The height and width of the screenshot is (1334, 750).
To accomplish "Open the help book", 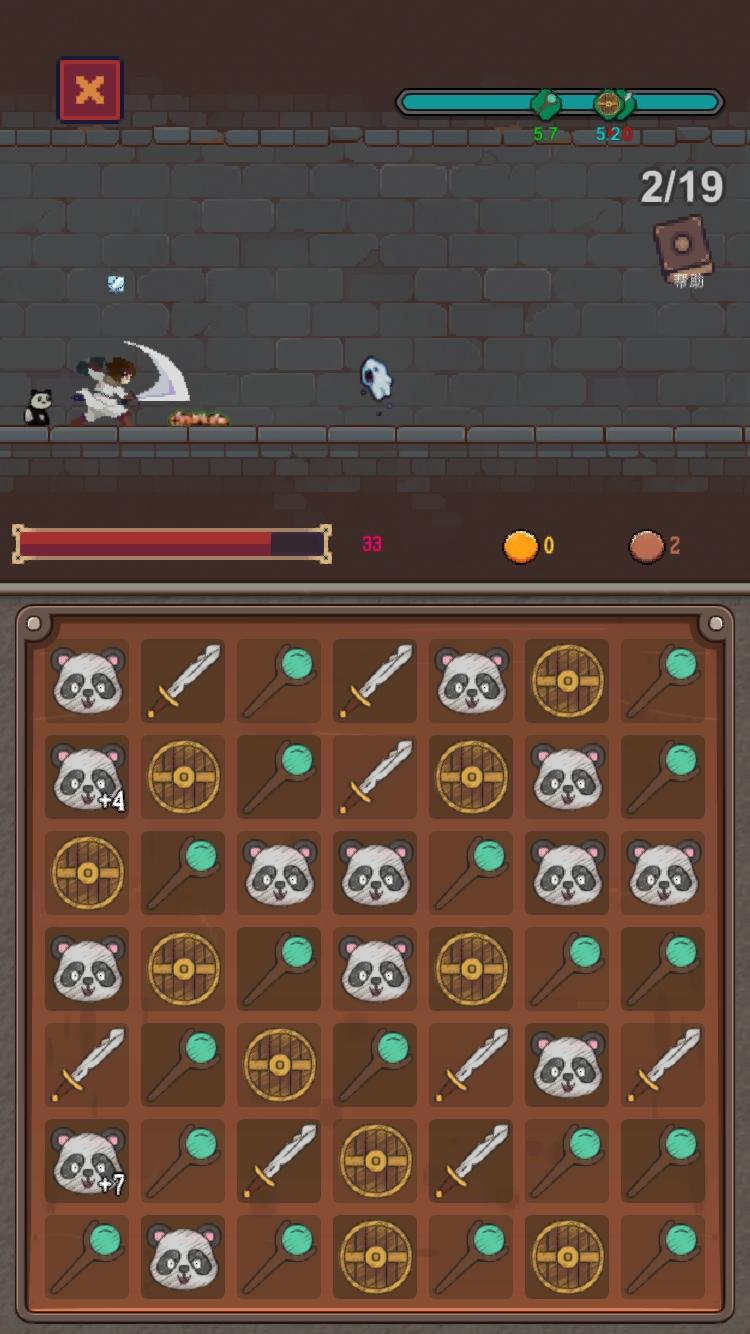I will [x=684, y=248].
